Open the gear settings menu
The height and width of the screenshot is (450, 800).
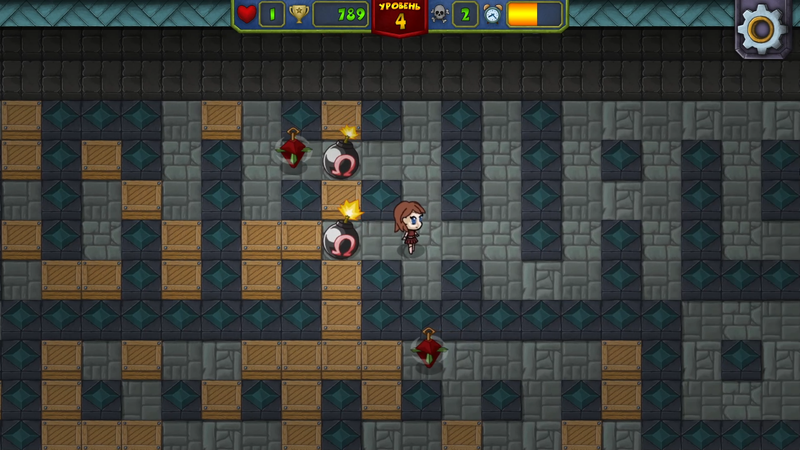[x=762, y=28]
